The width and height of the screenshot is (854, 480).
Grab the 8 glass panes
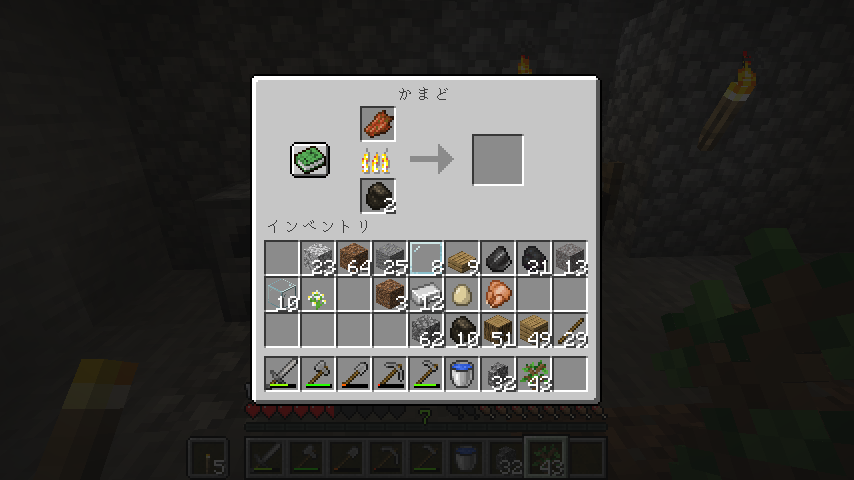[x=426, y=259]
